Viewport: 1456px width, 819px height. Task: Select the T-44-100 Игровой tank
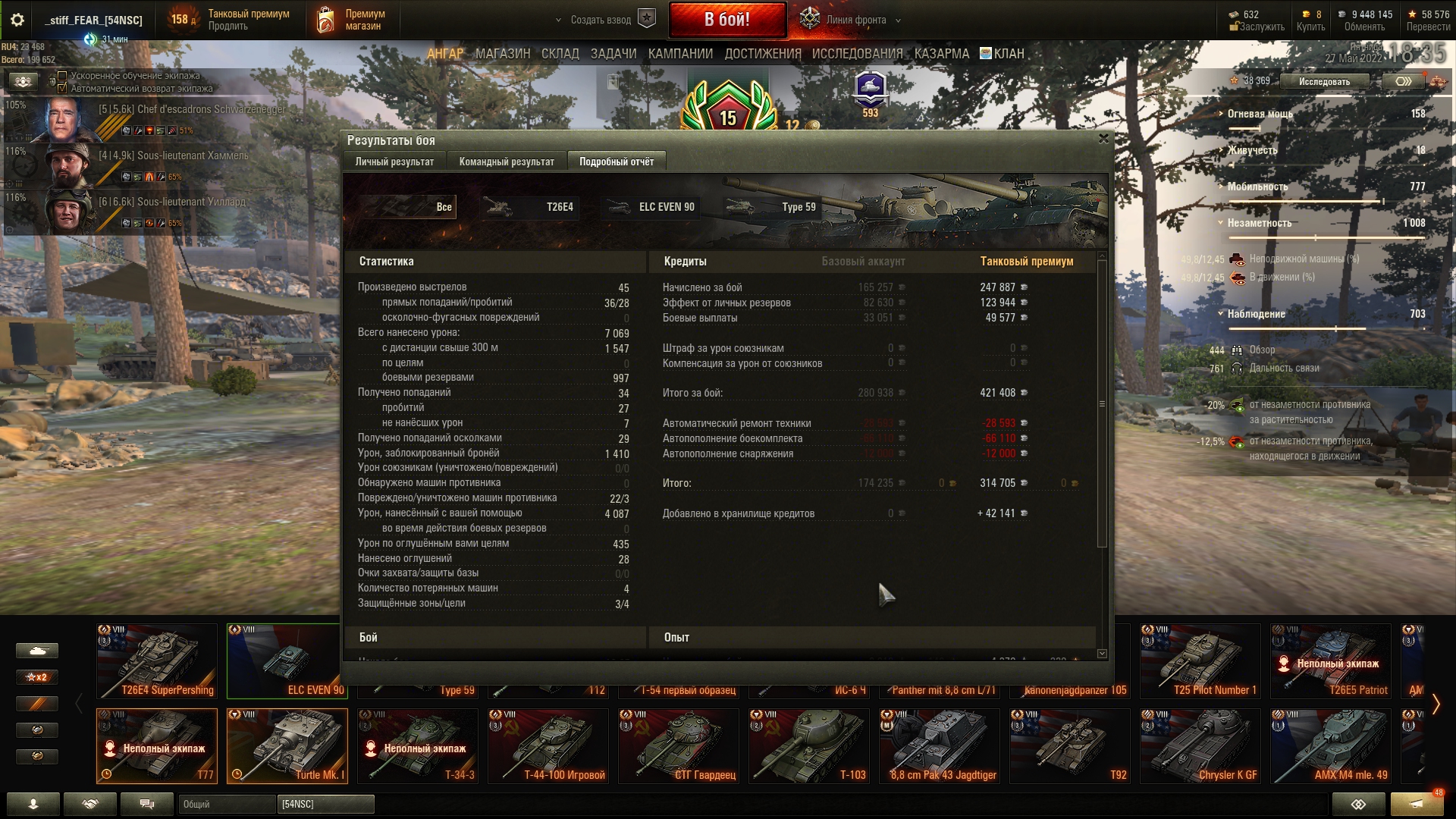coord(548,745)
